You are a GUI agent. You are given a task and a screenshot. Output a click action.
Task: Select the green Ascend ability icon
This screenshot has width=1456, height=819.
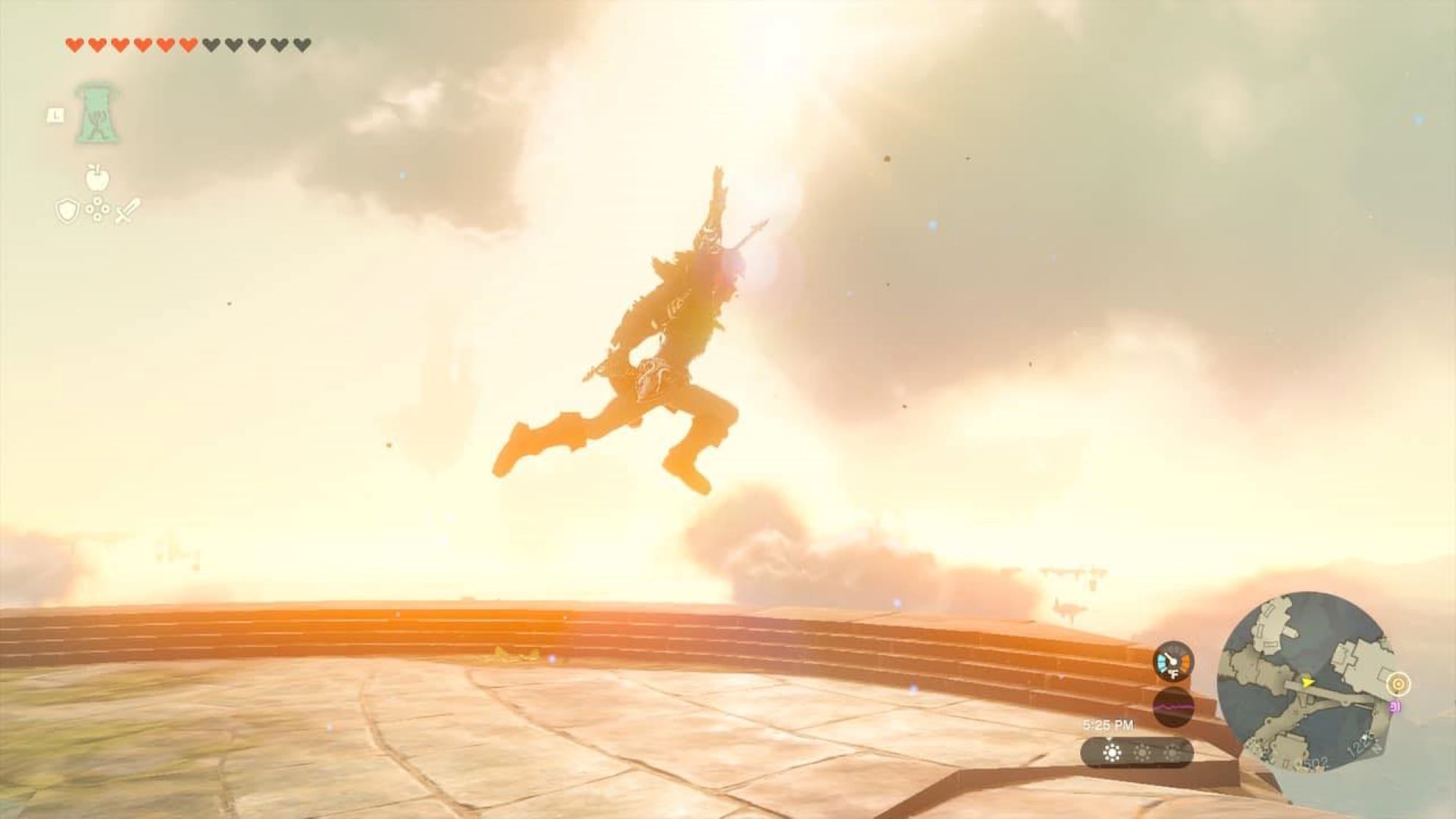(96, 114)
